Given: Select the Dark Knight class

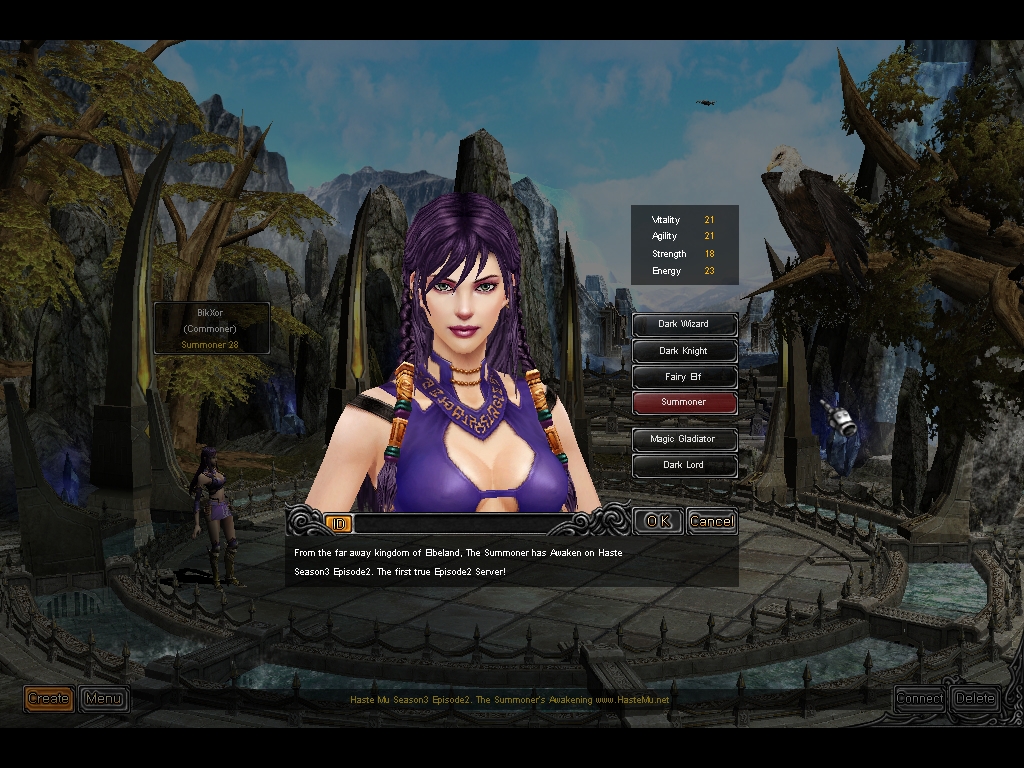Looking at the screenshot, I should 684,351.
